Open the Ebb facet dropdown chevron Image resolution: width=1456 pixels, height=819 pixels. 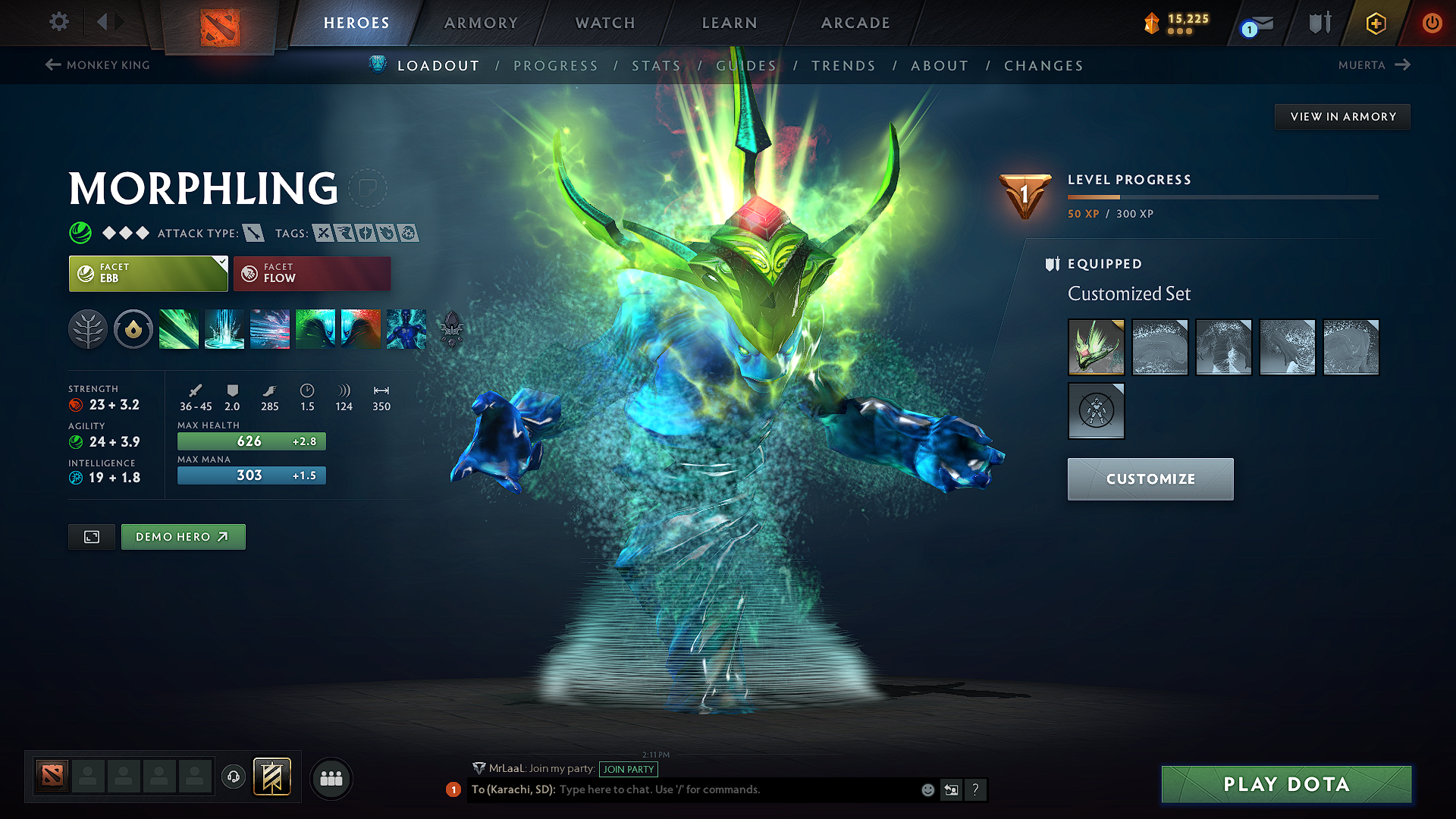(x=221, y=263)
